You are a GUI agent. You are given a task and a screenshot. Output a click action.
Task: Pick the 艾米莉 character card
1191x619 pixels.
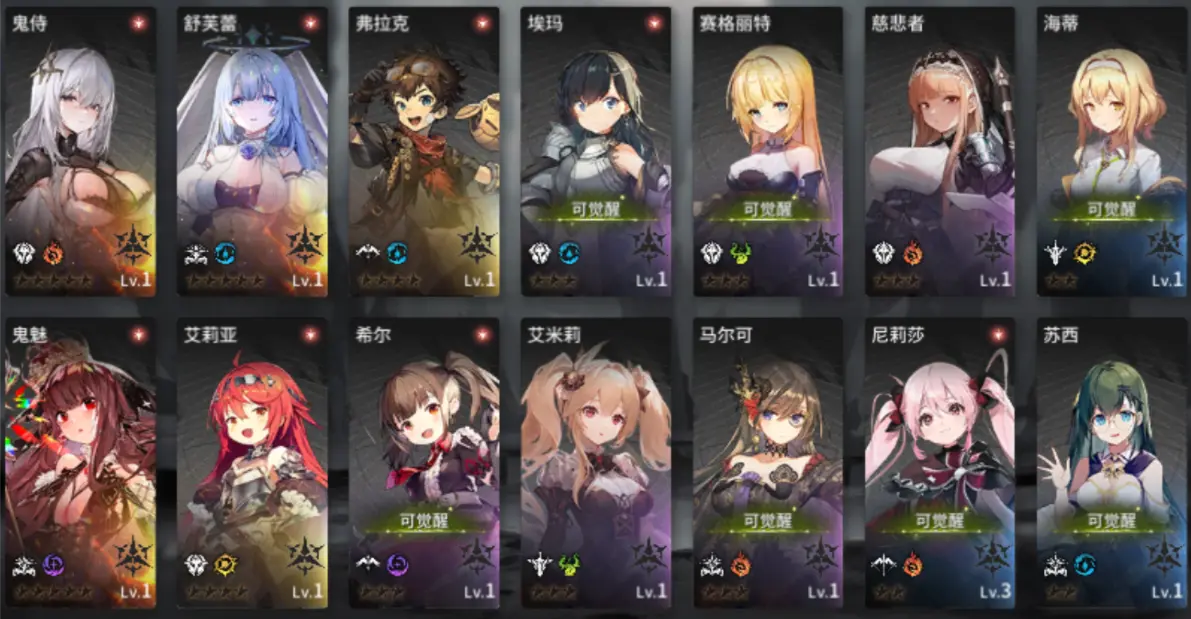pos(596,462)
